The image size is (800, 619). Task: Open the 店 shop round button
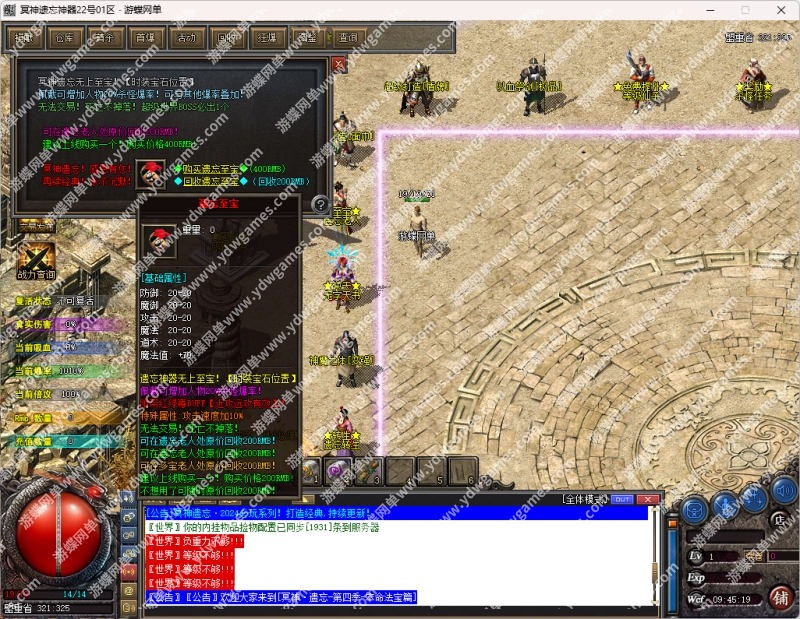click(780, 519)
